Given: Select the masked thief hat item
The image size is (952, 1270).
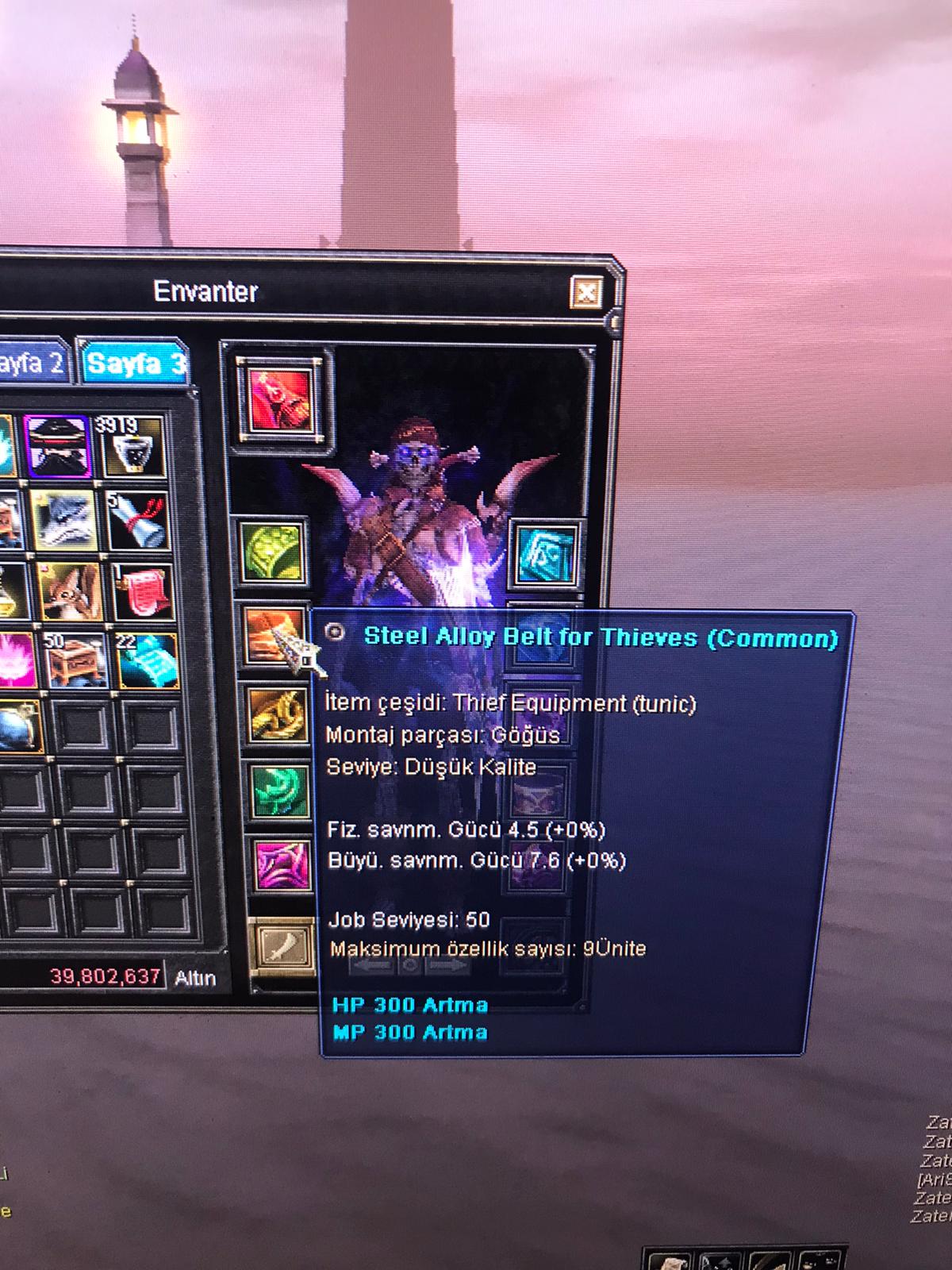Looking at the screenshot, I should pos(58,444).
